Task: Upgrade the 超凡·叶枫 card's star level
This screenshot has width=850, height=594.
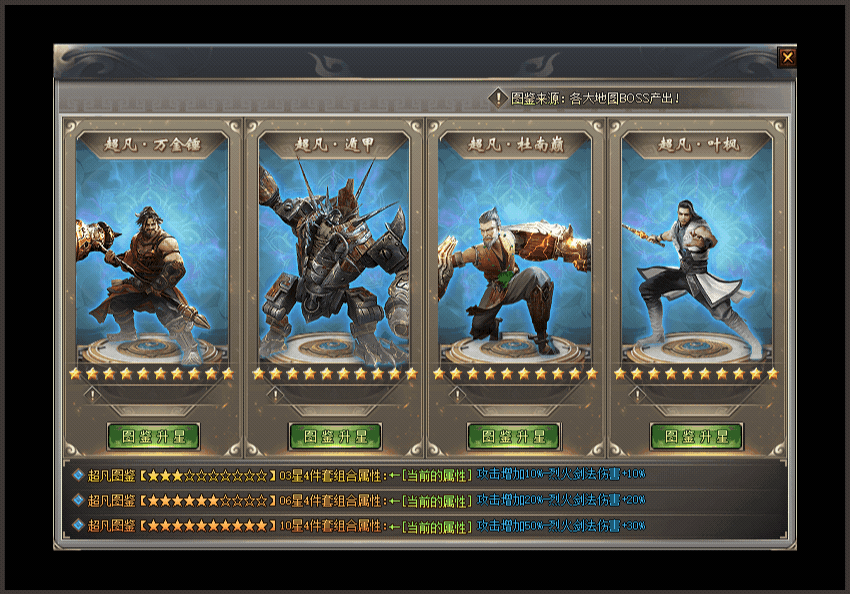Action: pyautogui.click(x=696, y=437)
